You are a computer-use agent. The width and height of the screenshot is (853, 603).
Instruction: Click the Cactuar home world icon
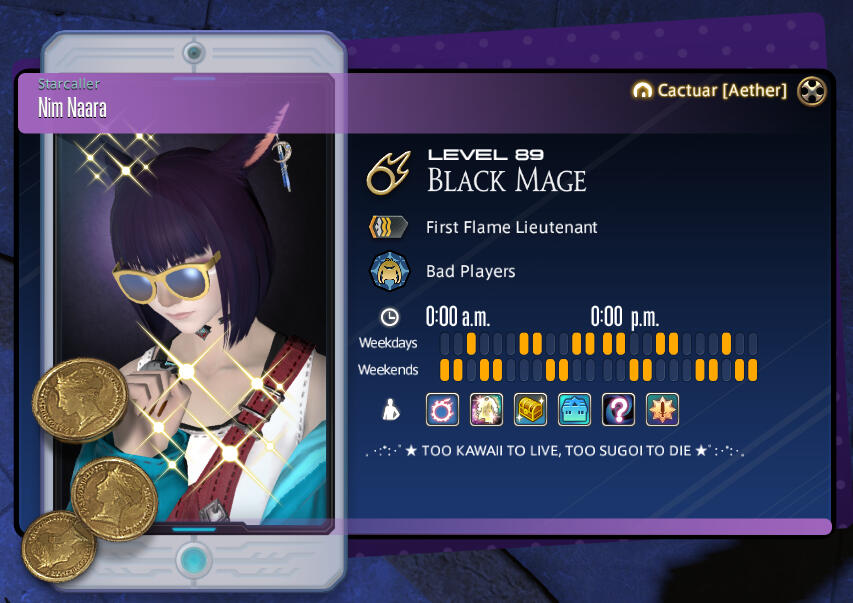tap(643, 91)
